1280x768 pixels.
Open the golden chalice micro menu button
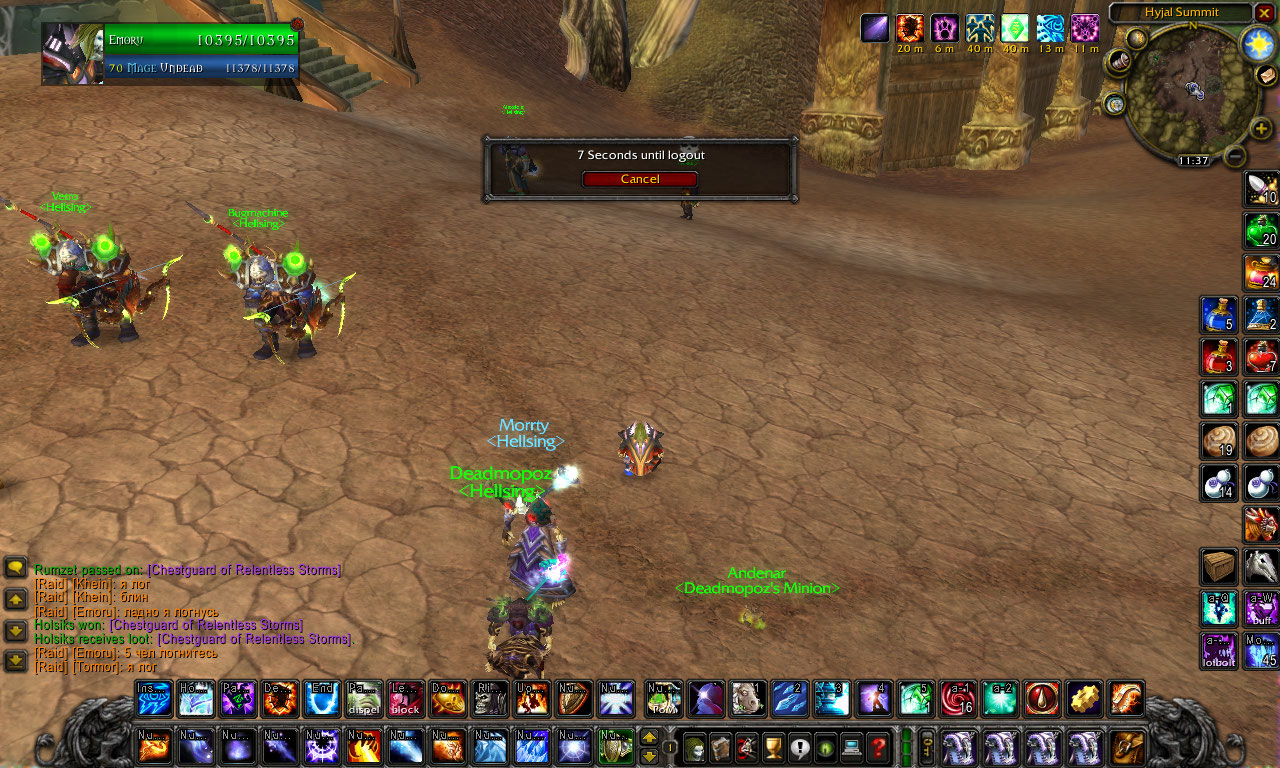tap(773, 746)
